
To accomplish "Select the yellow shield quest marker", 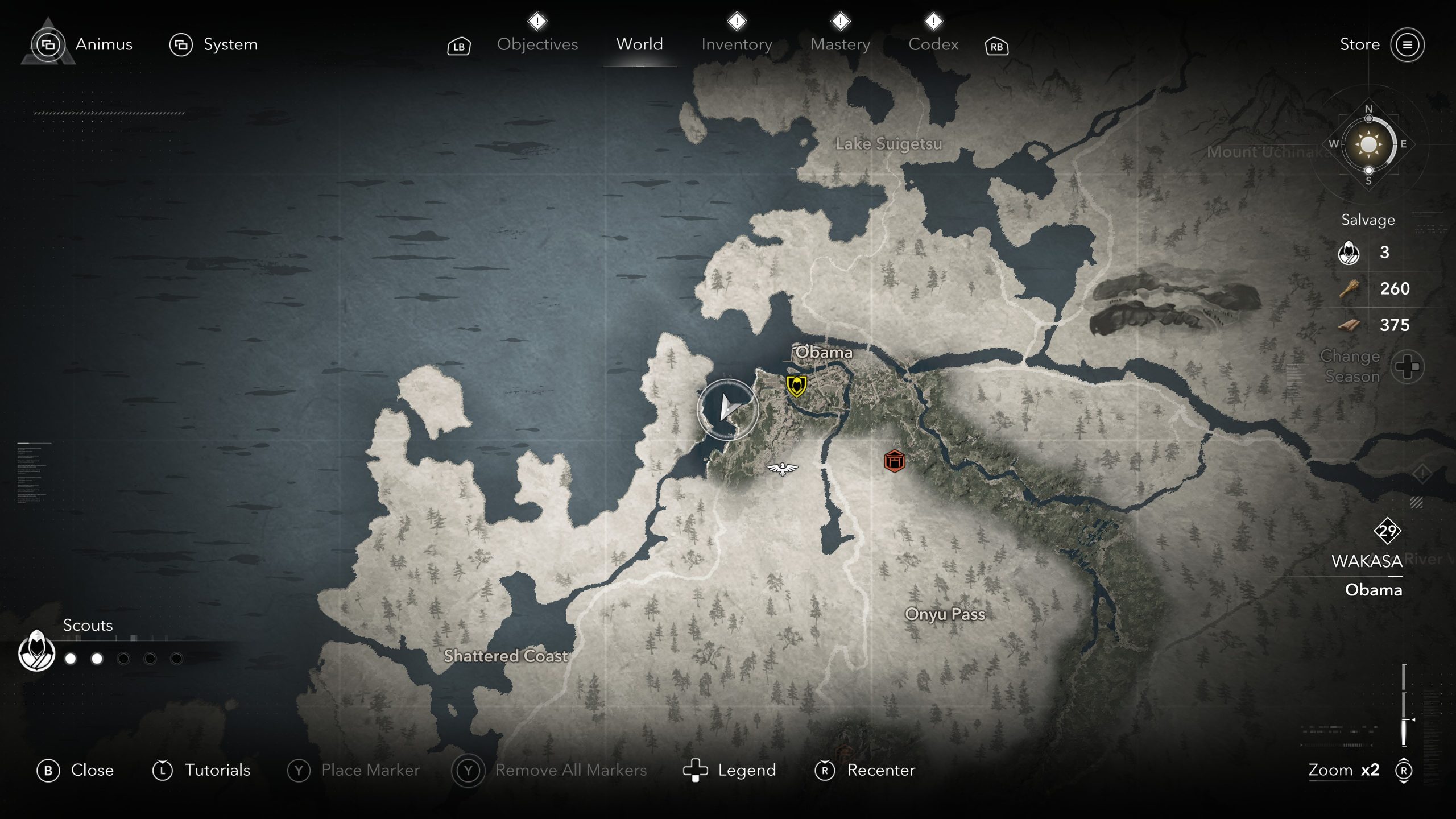I will (796, 386).
